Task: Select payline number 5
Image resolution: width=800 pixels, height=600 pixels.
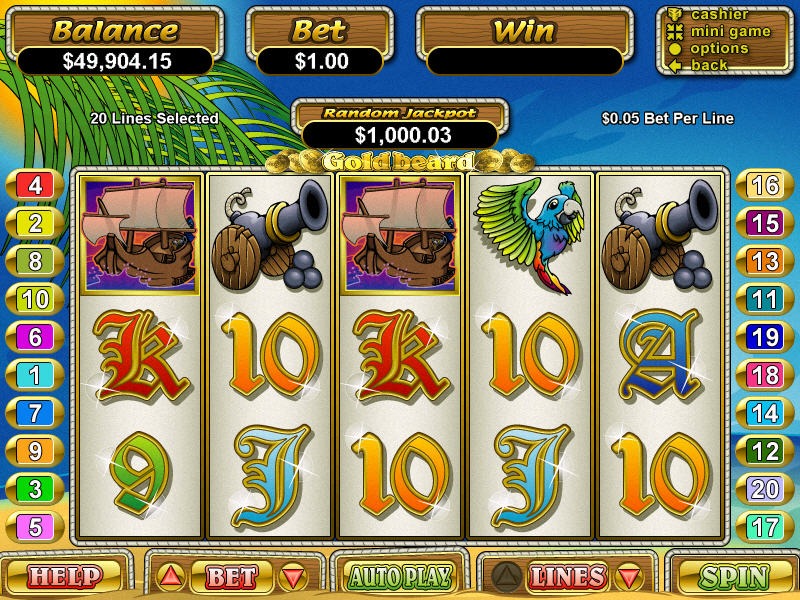Action: (35, 527)
